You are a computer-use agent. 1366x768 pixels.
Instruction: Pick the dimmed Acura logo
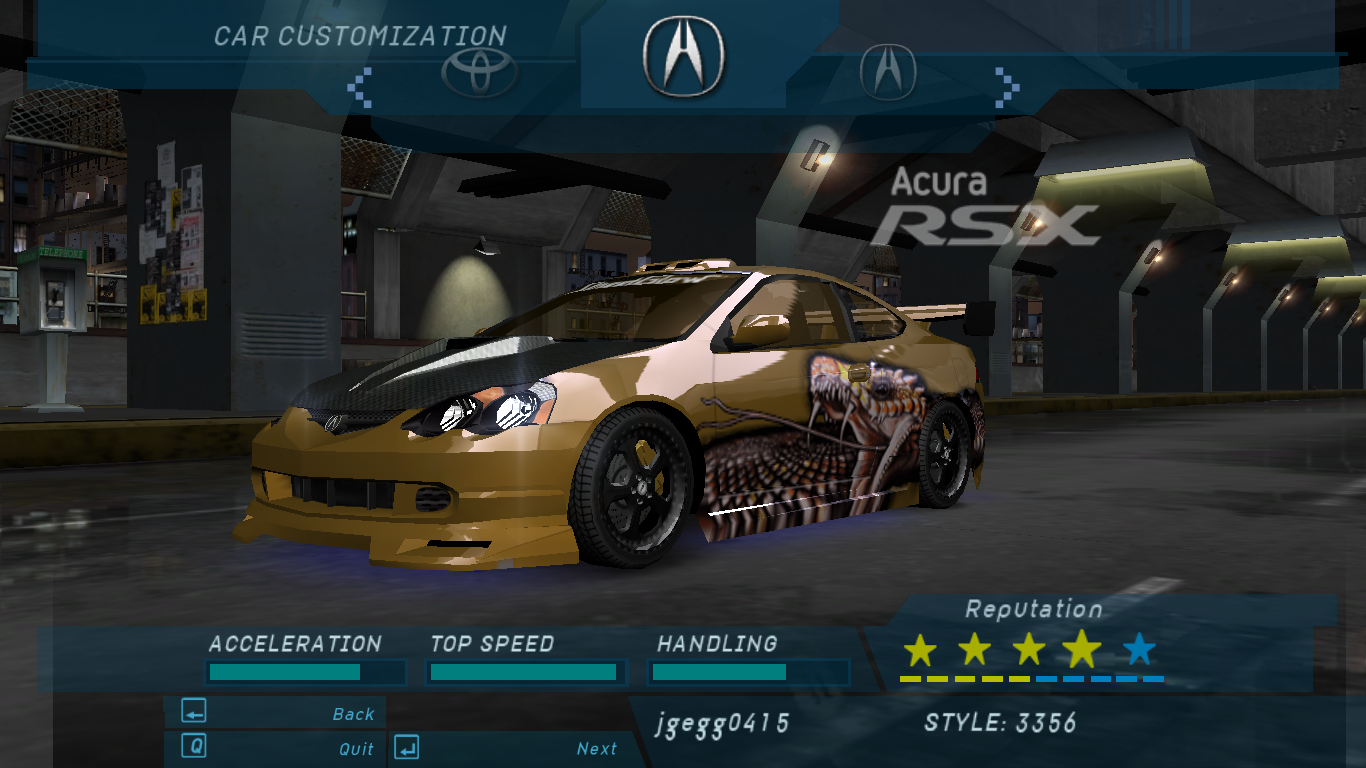[x=888, y=71]
